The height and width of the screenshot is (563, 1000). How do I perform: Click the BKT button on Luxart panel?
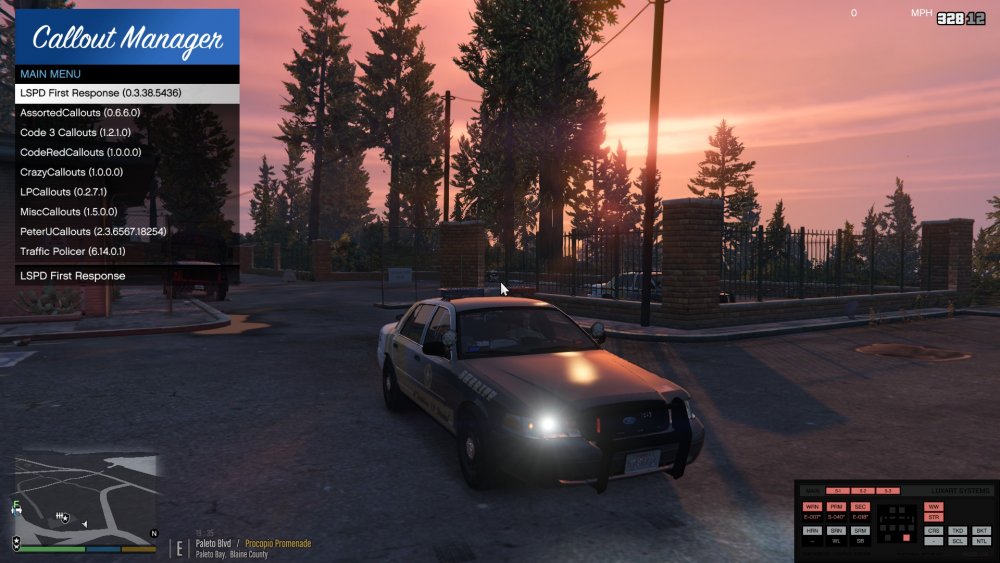coord(982,530)
